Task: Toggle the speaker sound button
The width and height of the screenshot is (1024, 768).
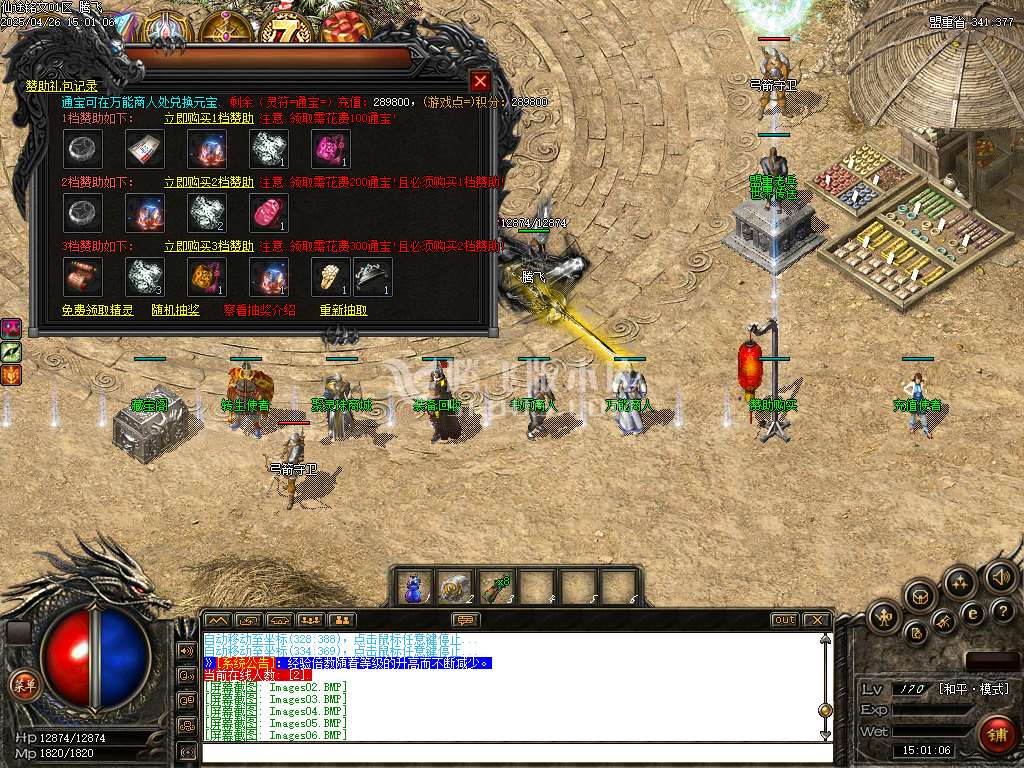Action: pyautogui.click(x=999, y=577)
